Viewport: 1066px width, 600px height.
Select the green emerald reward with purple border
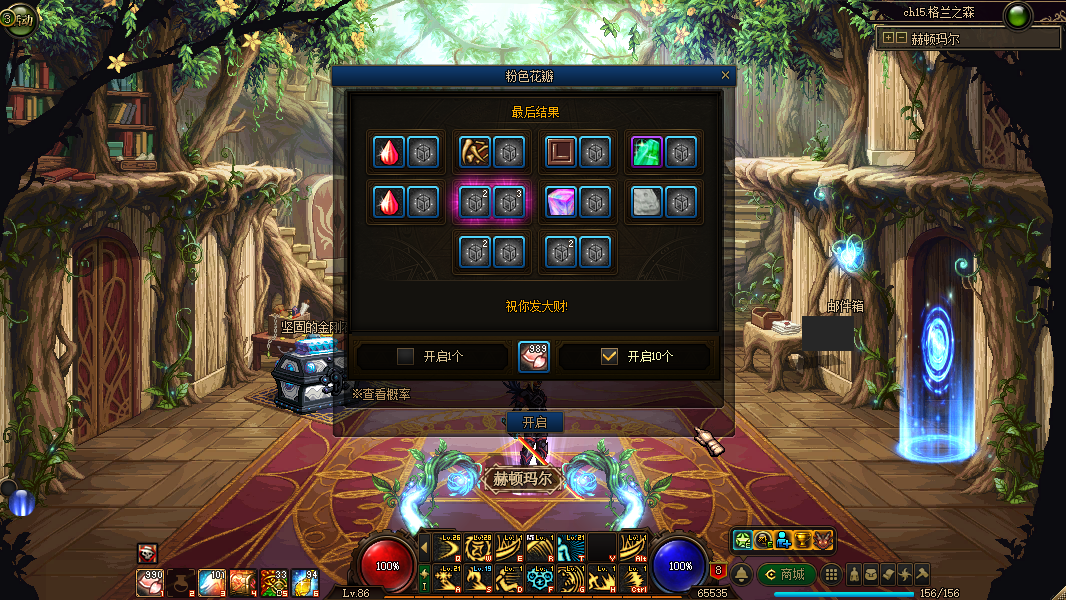coord(647,153)
